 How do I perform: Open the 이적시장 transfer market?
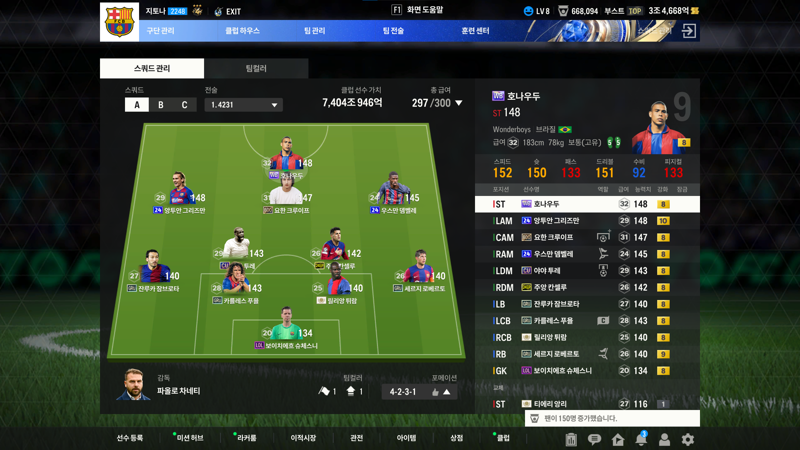coord(303,438)
